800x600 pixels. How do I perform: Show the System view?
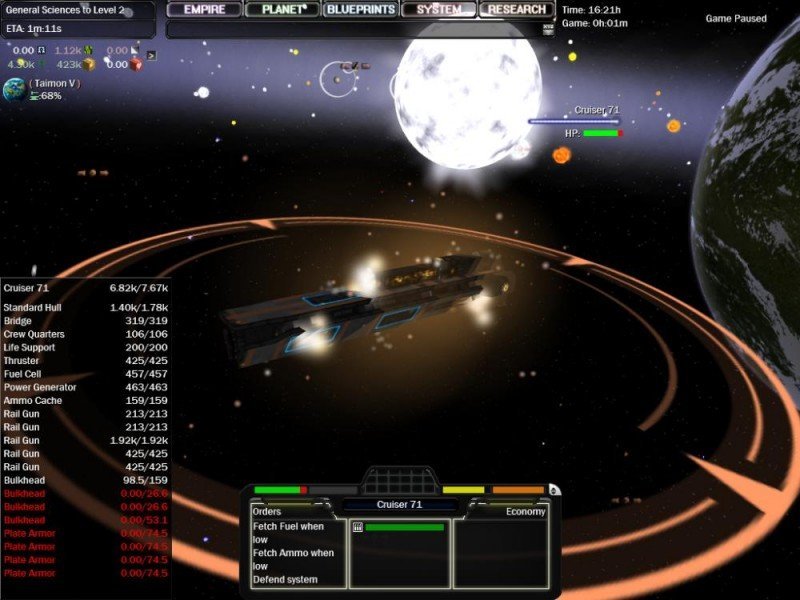coord(439,10)
